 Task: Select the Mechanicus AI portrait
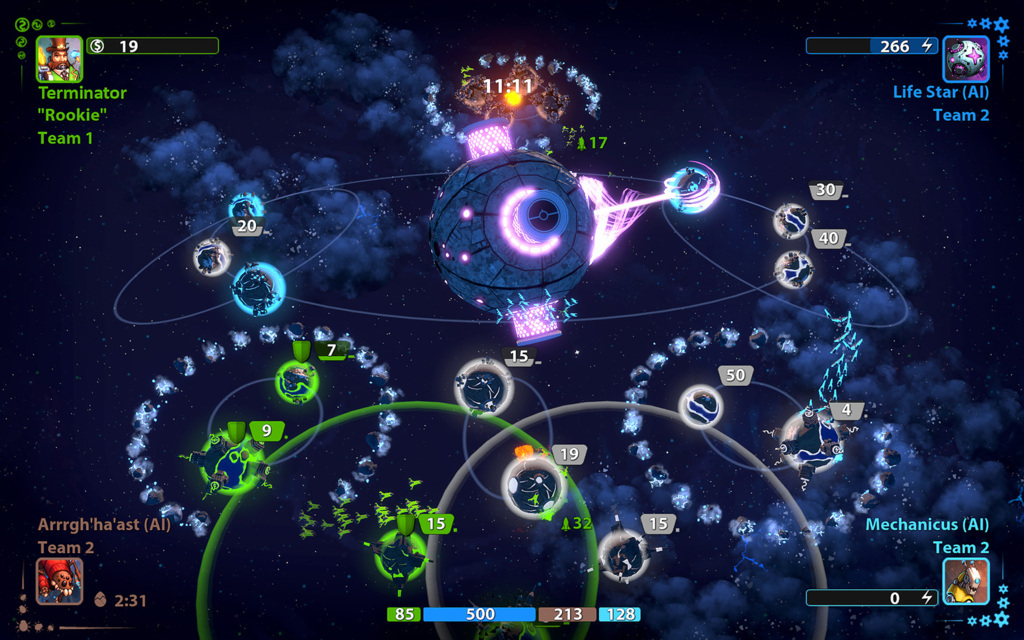click(966, 581)
